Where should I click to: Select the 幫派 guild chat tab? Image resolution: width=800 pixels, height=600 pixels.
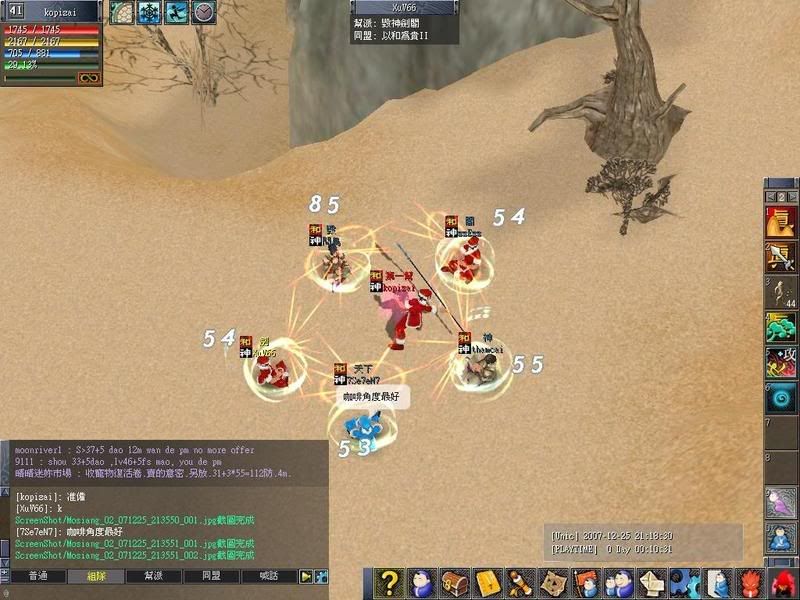pos(154,577)
